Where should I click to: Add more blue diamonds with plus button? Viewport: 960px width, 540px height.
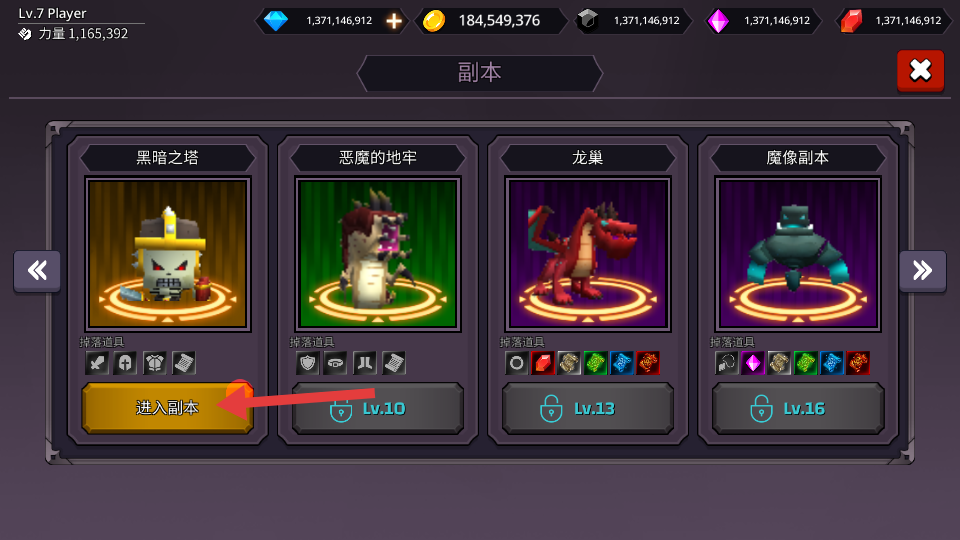tap(394, 20)
